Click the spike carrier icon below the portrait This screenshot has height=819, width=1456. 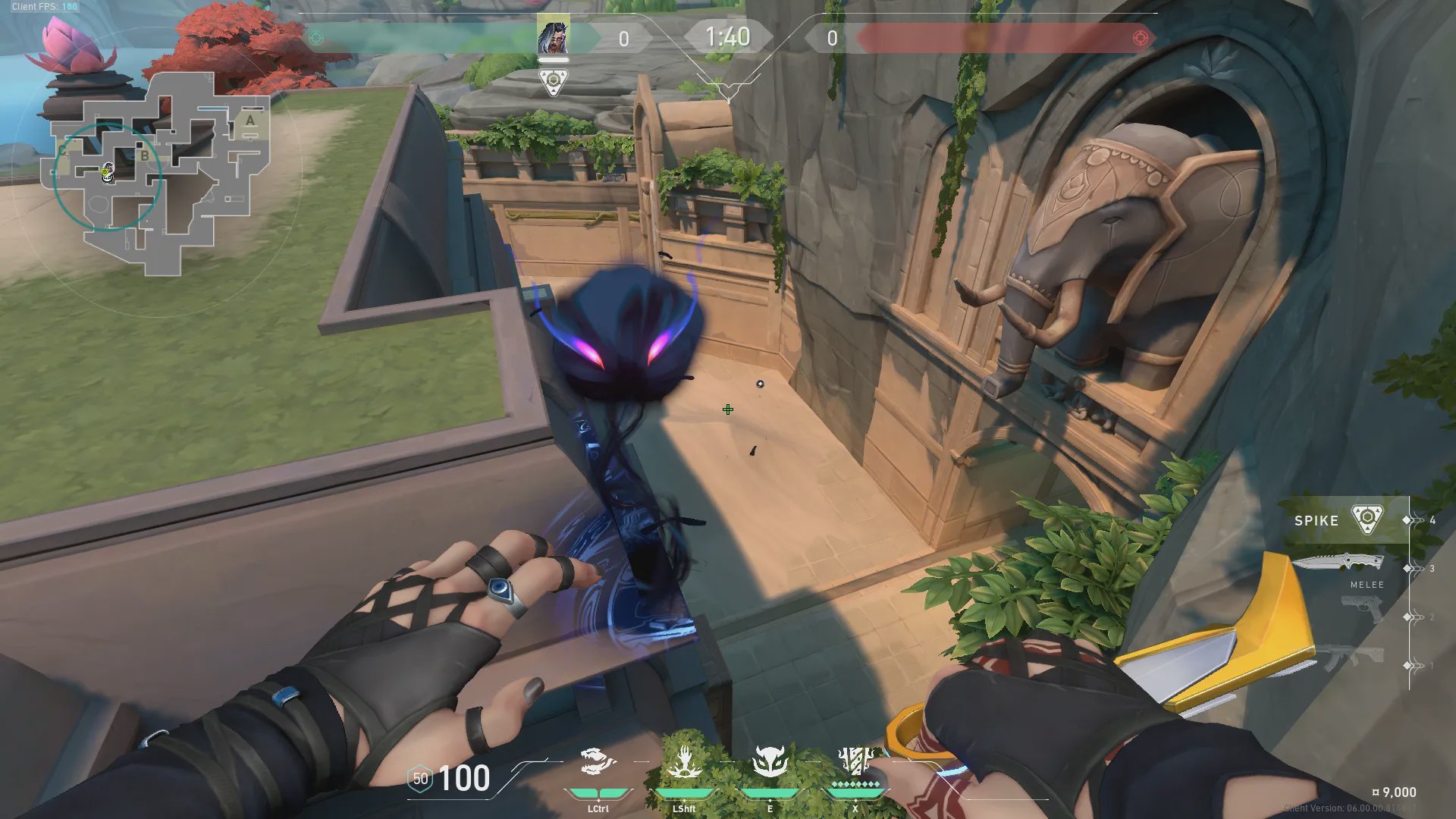tap(553, 82)
